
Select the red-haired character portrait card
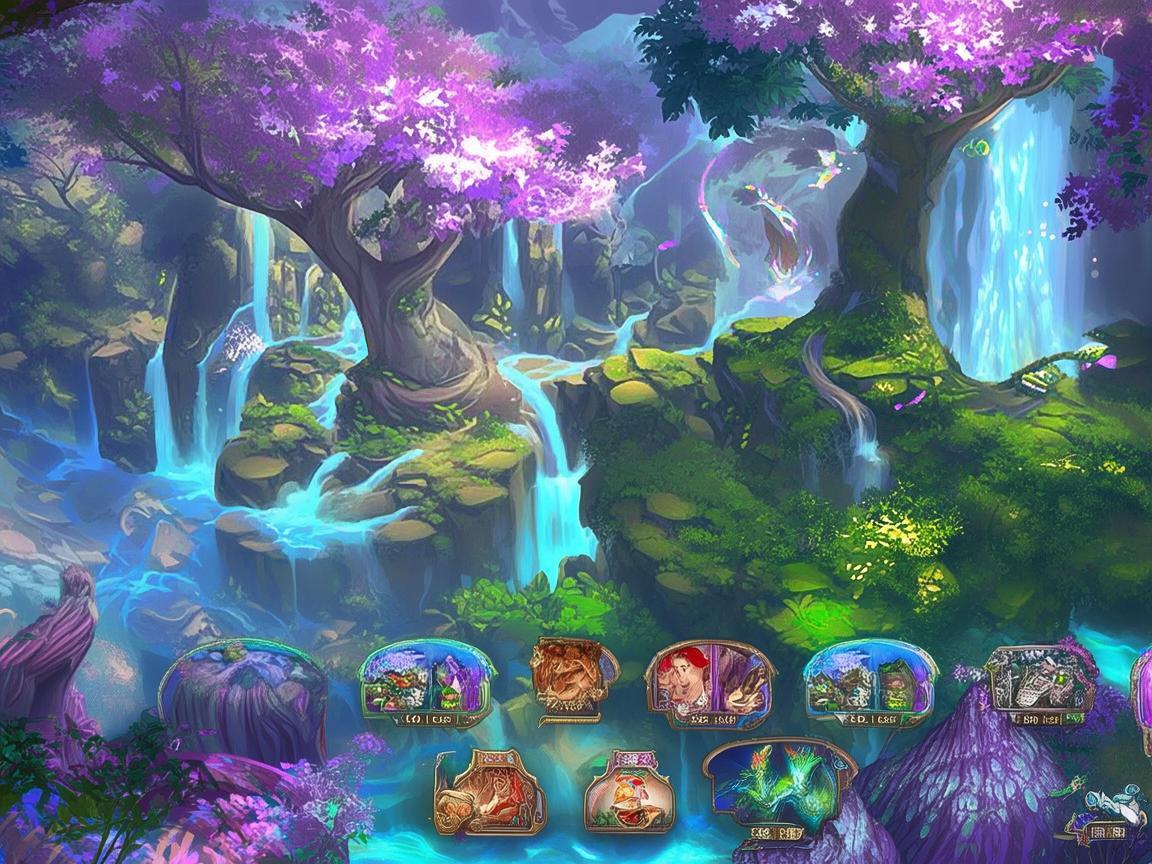[710, 684]
